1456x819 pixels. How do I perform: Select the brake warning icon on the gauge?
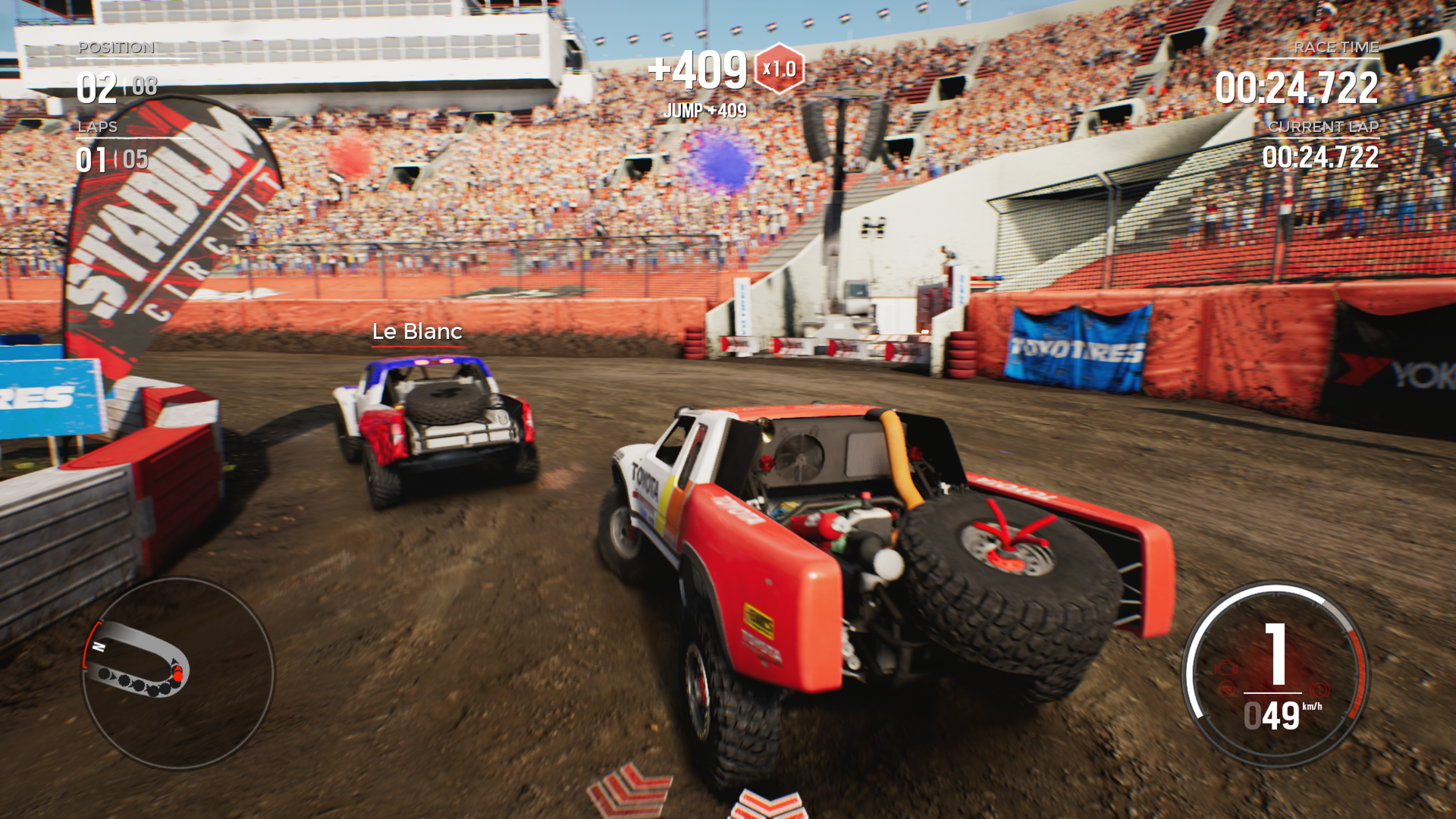tap(1319, 689)
